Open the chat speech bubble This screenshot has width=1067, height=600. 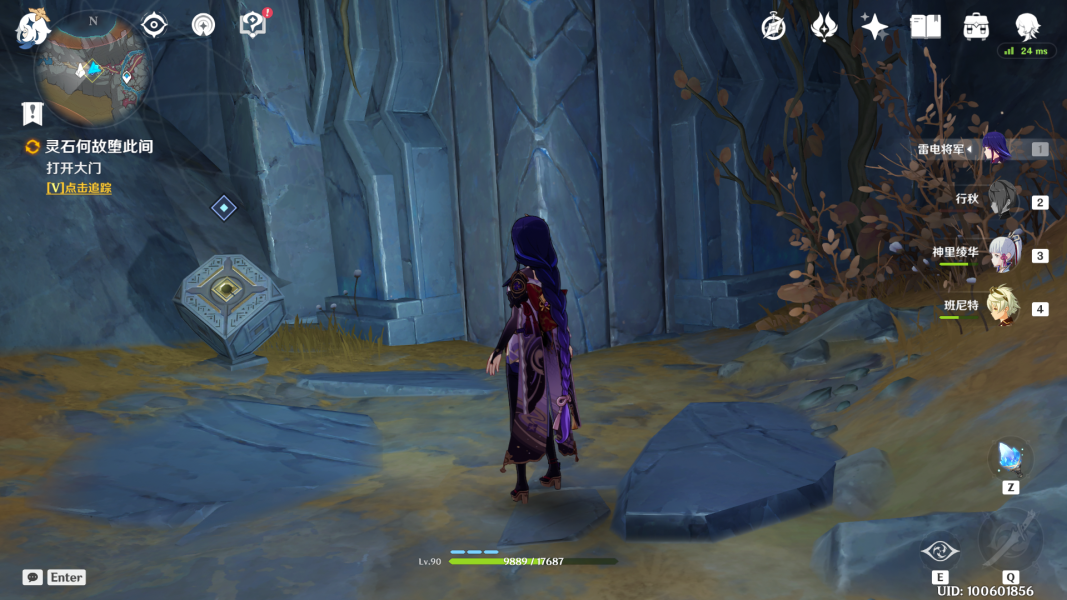click(33, 577)
